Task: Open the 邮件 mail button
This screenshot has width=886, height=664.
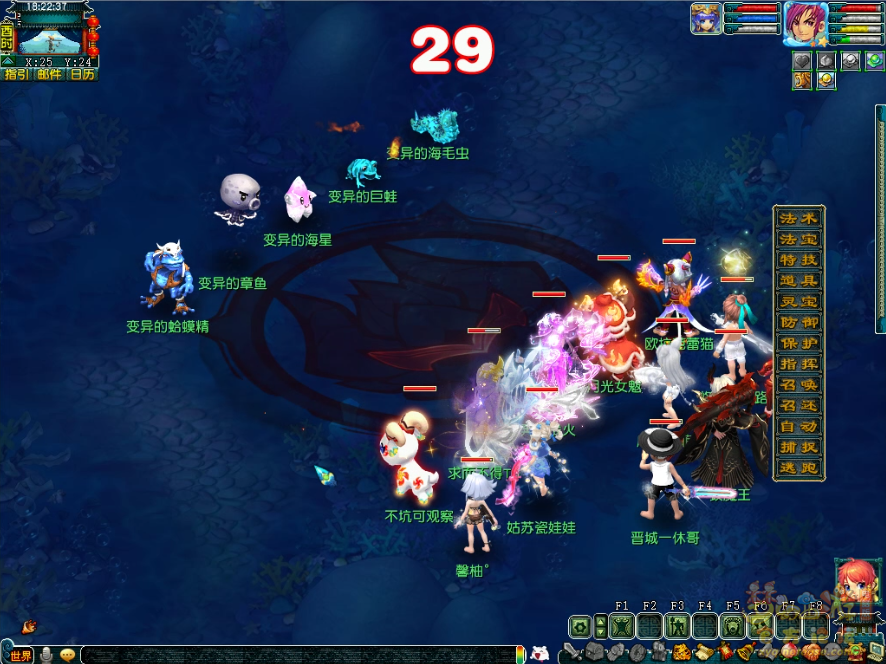Action: point(49,74)
